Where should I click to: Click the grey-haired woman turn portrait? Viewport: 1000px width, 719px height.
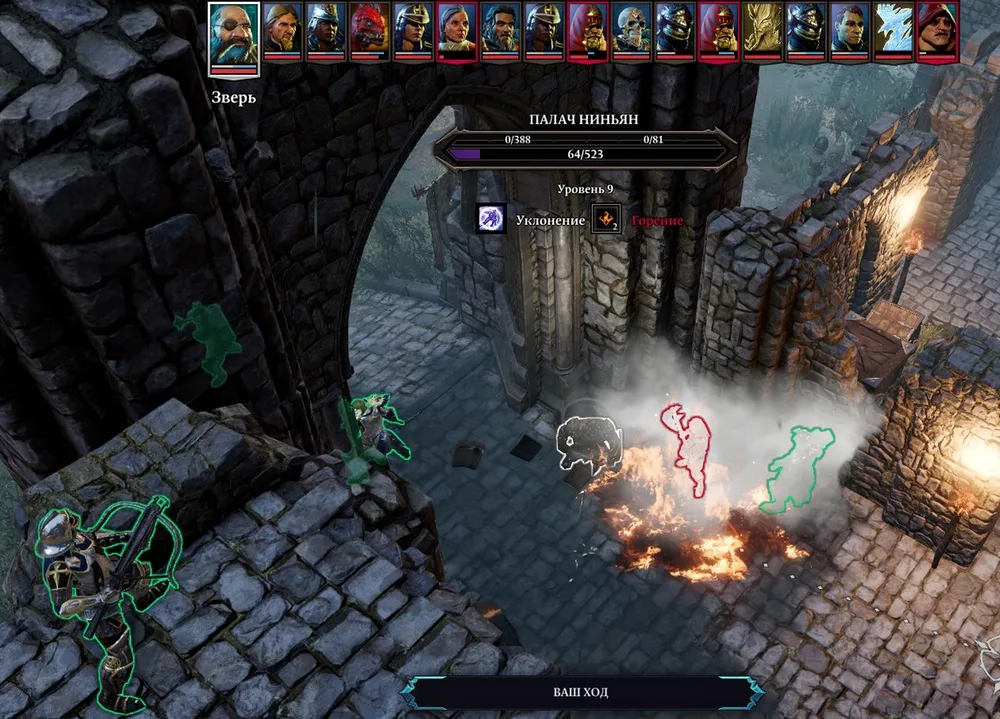pos(457,30)
